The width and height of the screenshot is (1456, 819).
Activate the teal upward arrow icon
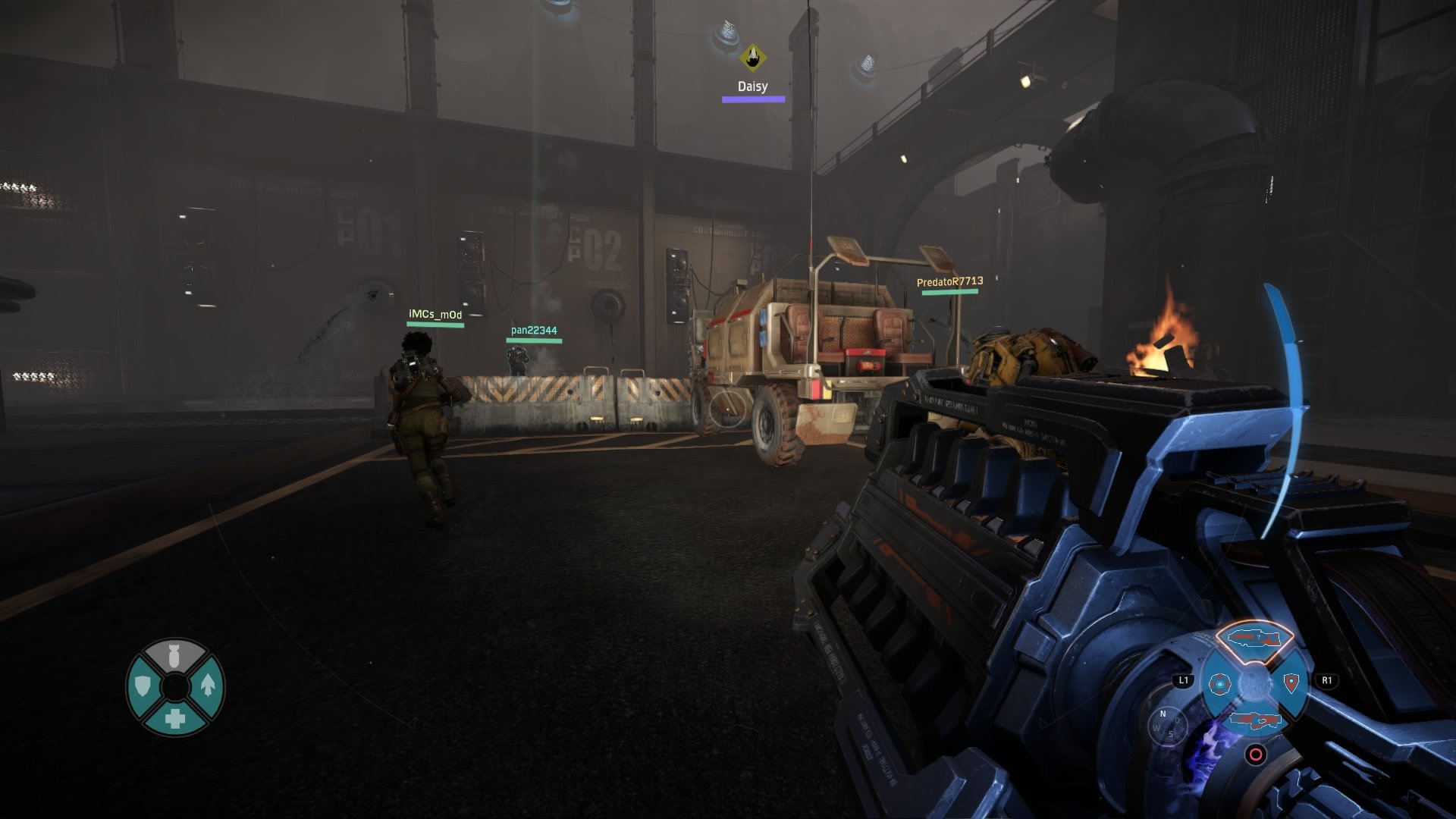pyautogui.click(x=208, y=686)
